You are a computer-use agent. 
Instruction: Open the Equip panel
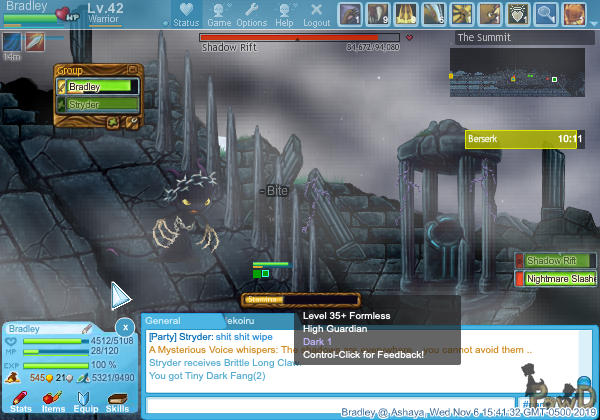(x=86, y=401)
